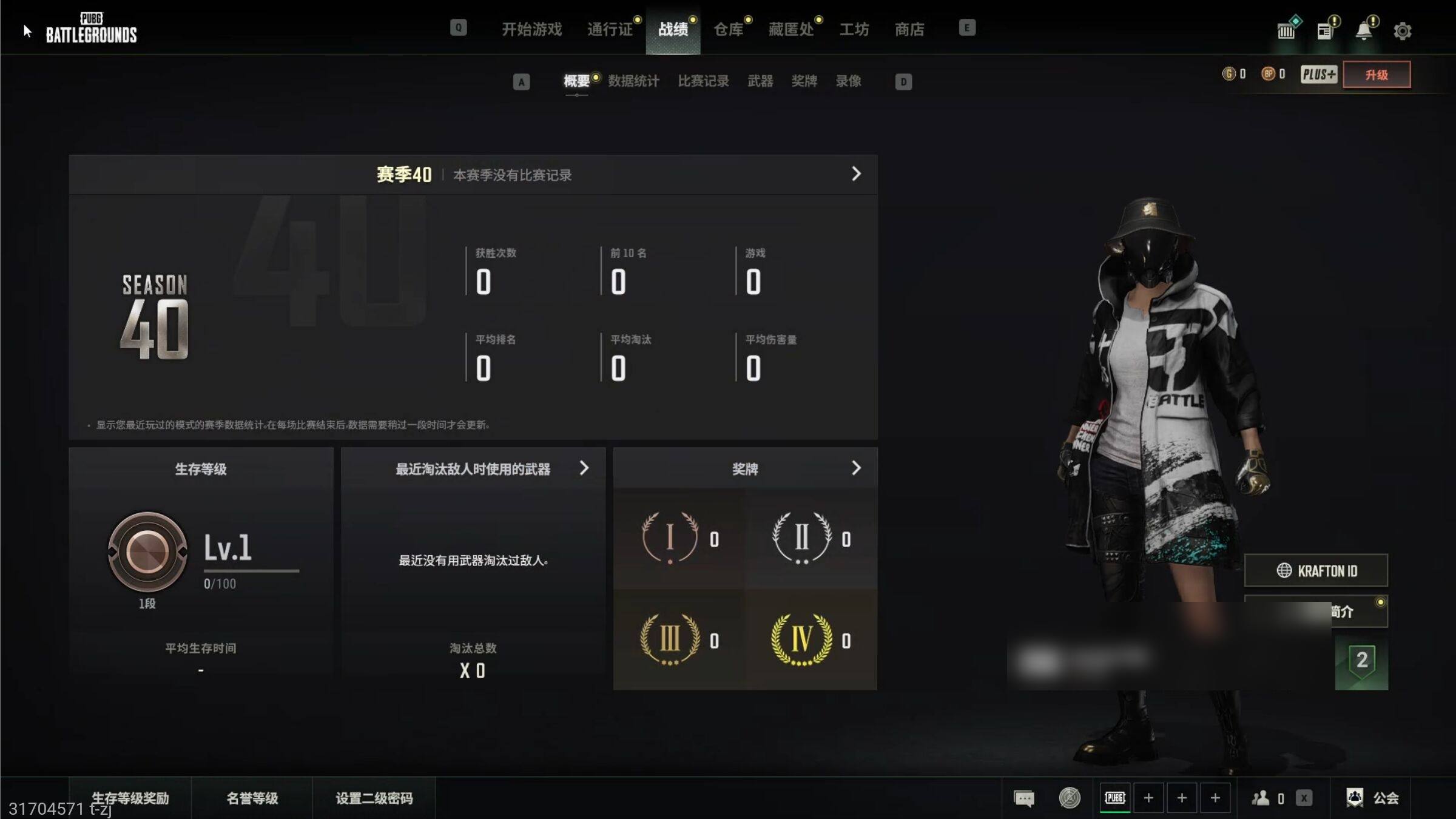Switch to the 通行证 pass tab

click(610, 29)
